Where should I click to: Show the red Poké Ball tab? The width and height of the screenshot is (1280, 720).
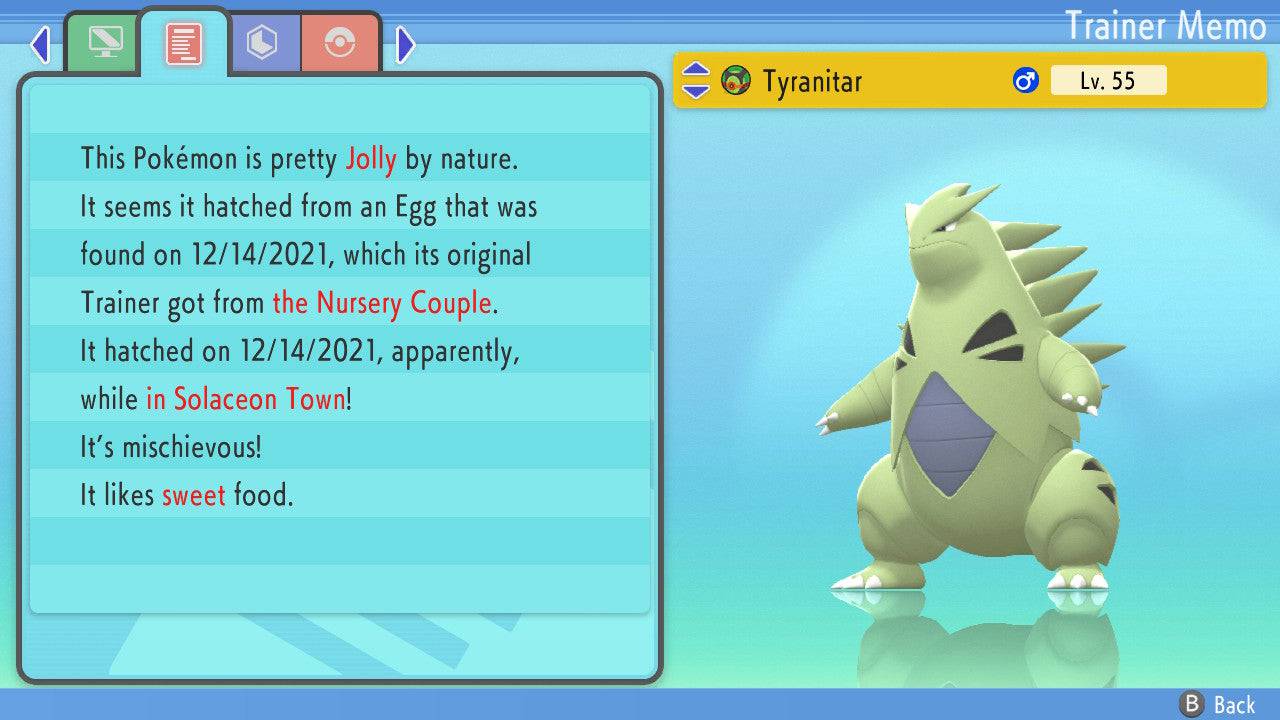[x=340, y=43]
